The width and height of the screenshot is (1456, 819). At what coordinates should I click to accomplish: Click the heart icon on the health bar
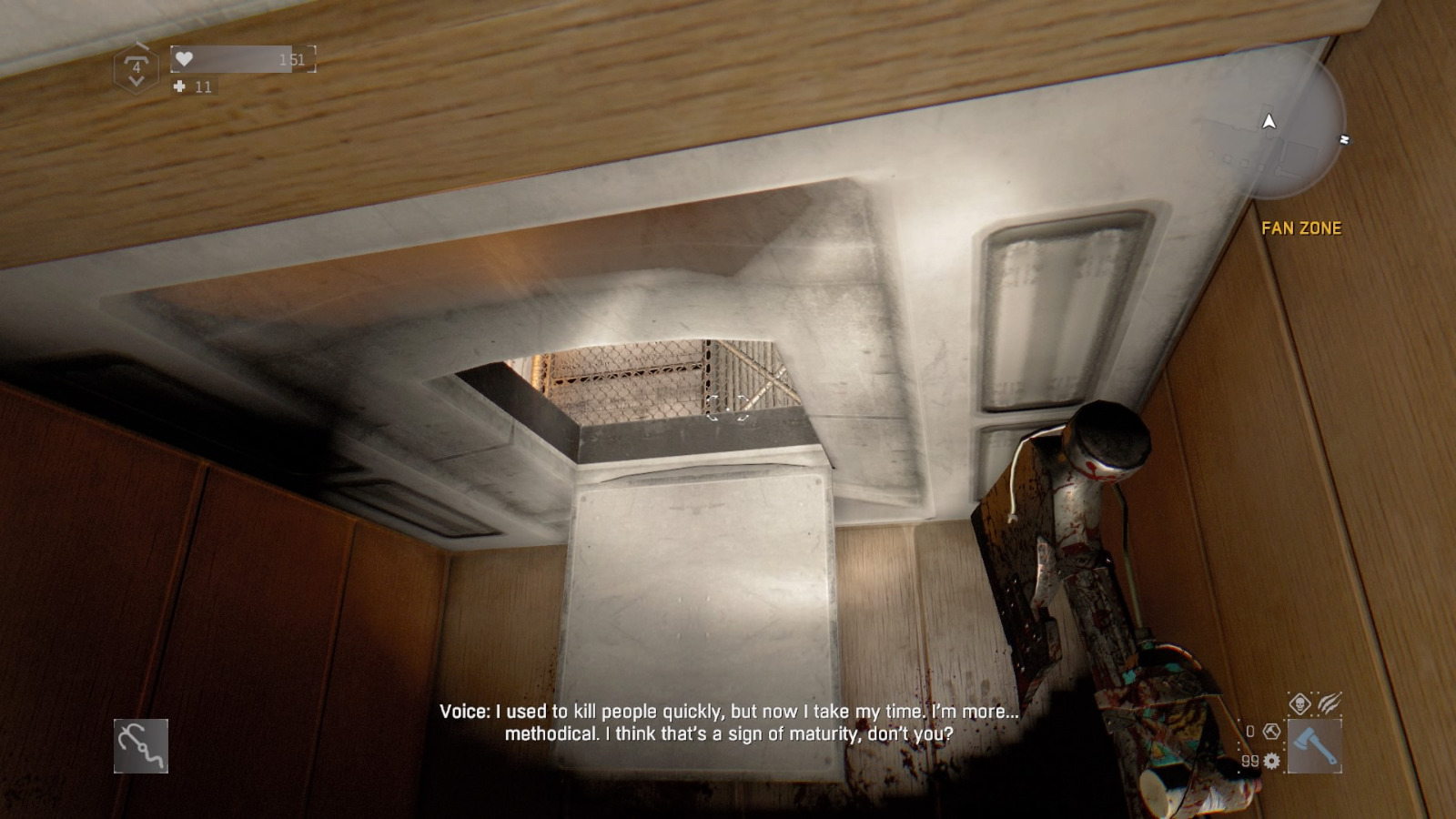184,58
